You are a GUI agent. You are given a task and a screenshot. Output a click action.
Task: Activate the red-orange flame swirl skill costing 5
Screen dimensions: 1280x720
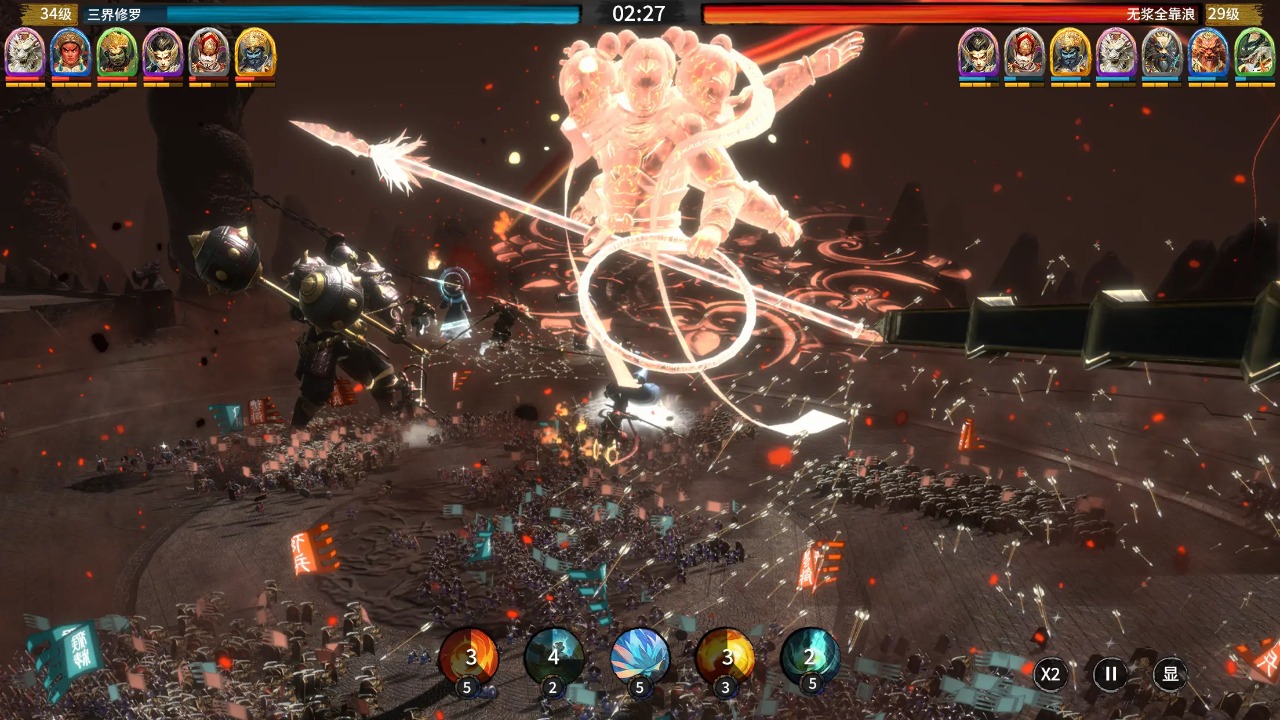(468, 656)
